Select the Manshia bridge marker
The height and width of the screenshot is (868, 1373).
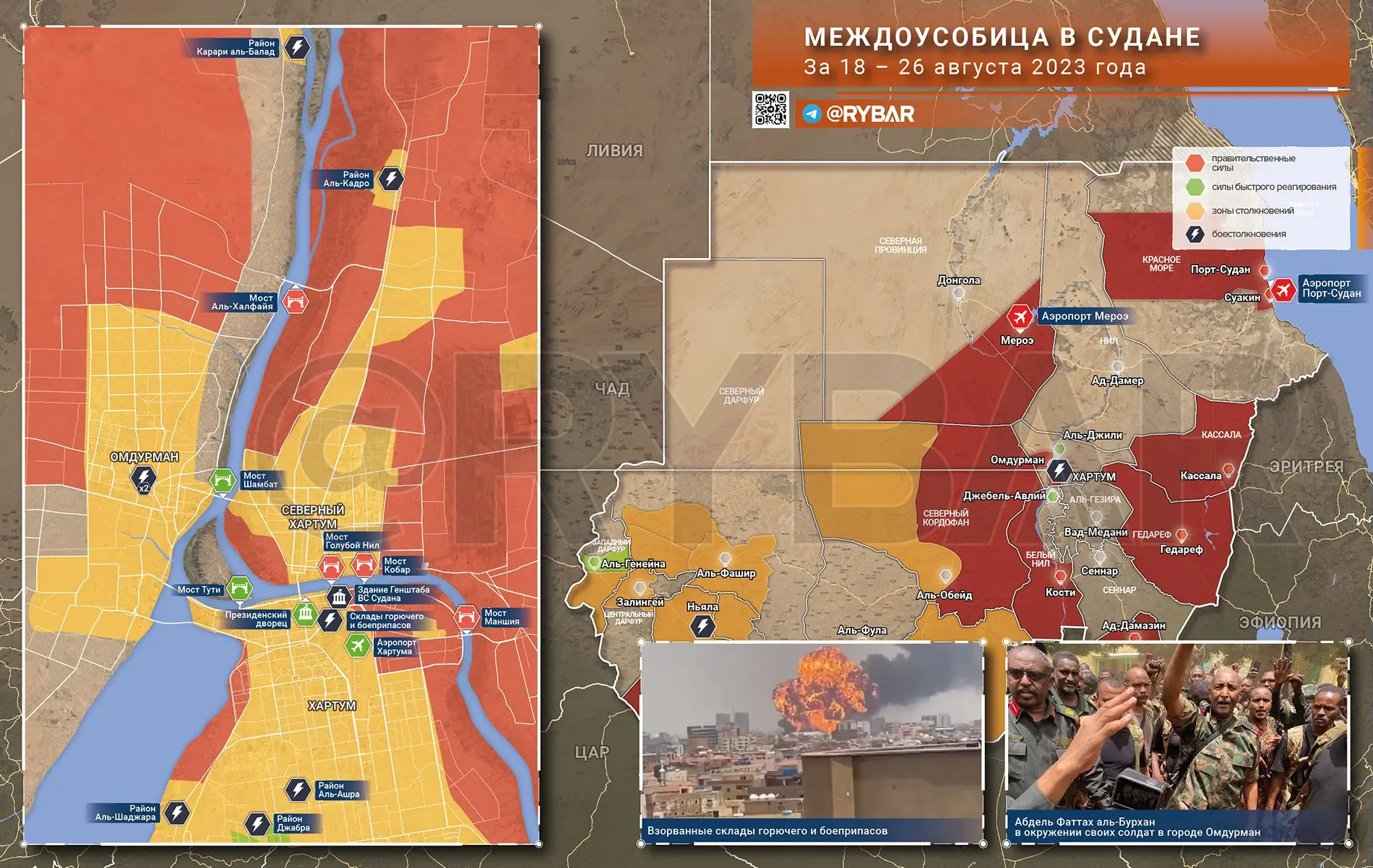(466, 617)
